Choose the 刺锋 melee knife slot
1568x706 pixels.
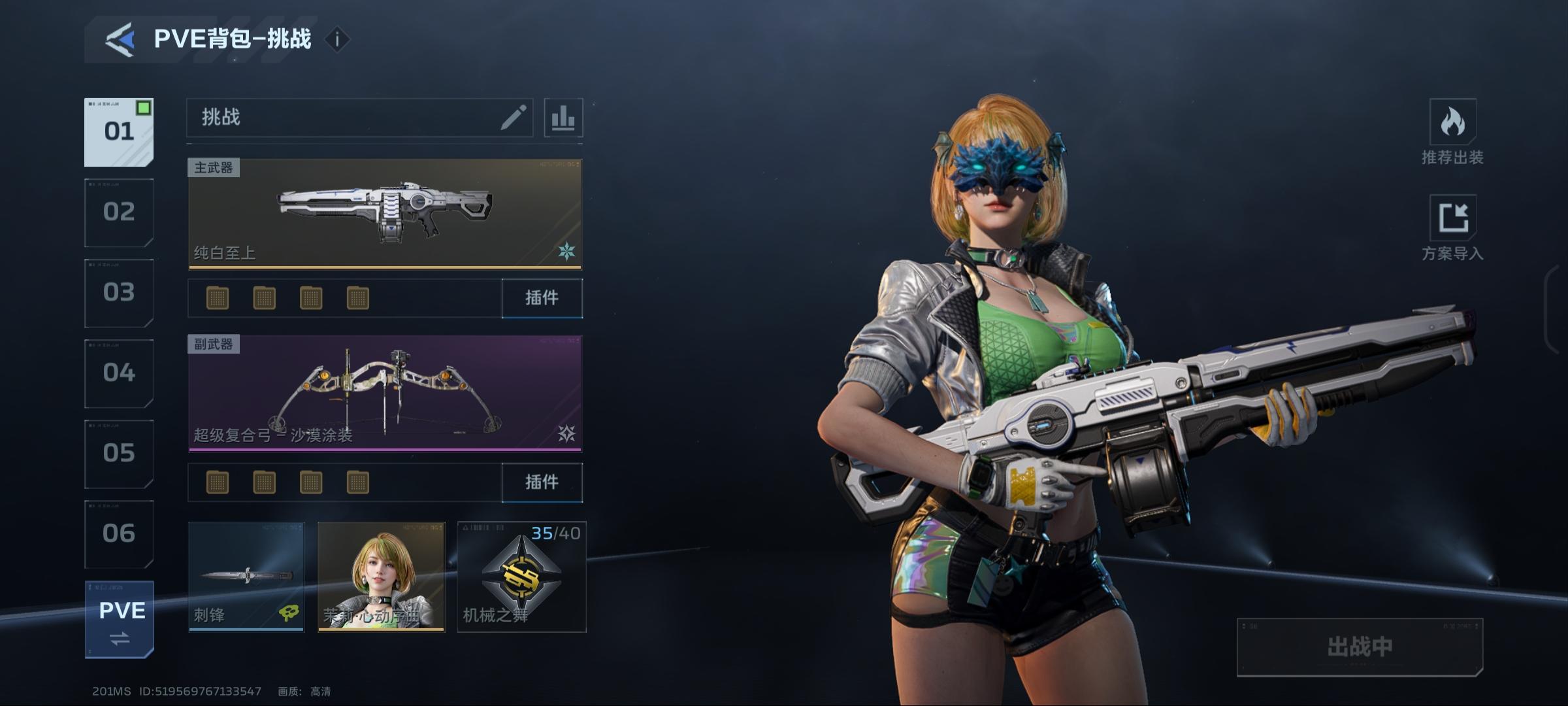coord(246,577)
